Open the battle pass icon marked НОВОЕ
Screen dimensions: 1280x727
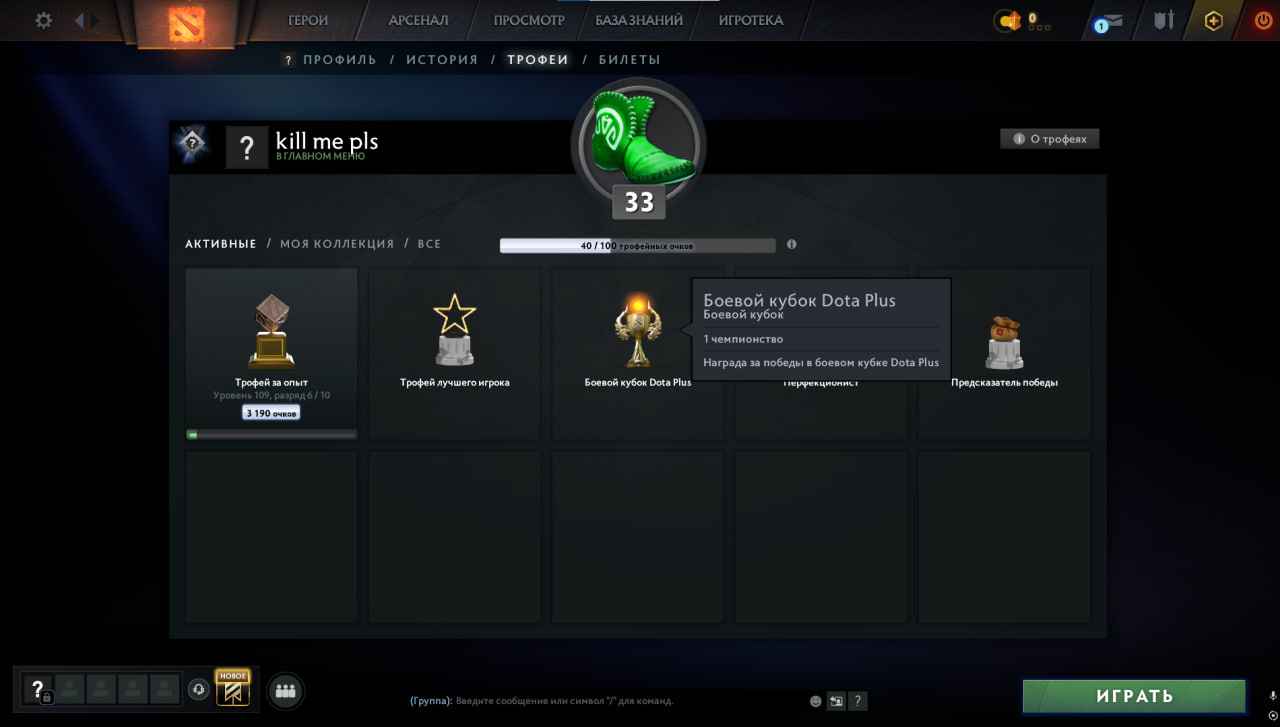[x=232, y=689]
